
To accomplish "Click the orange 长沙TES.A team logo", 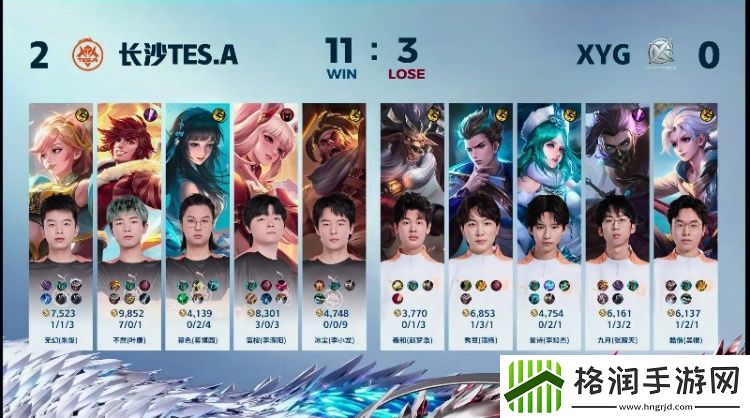I will pos(86,54).
